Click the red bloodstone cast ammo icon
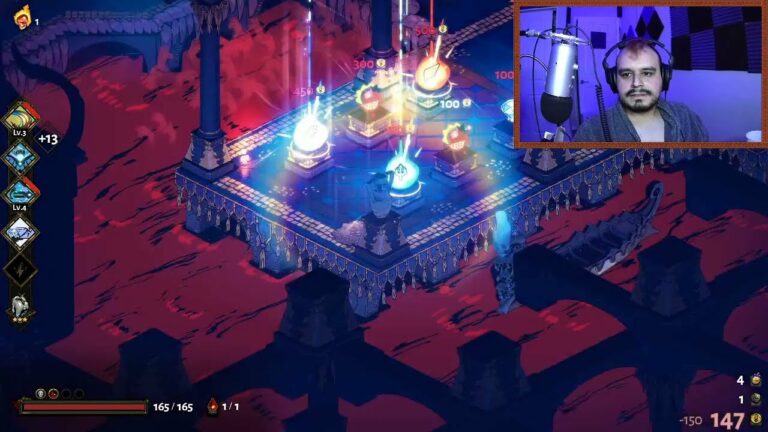Screen dimensions: 768x432 click(x=212, y=406)
